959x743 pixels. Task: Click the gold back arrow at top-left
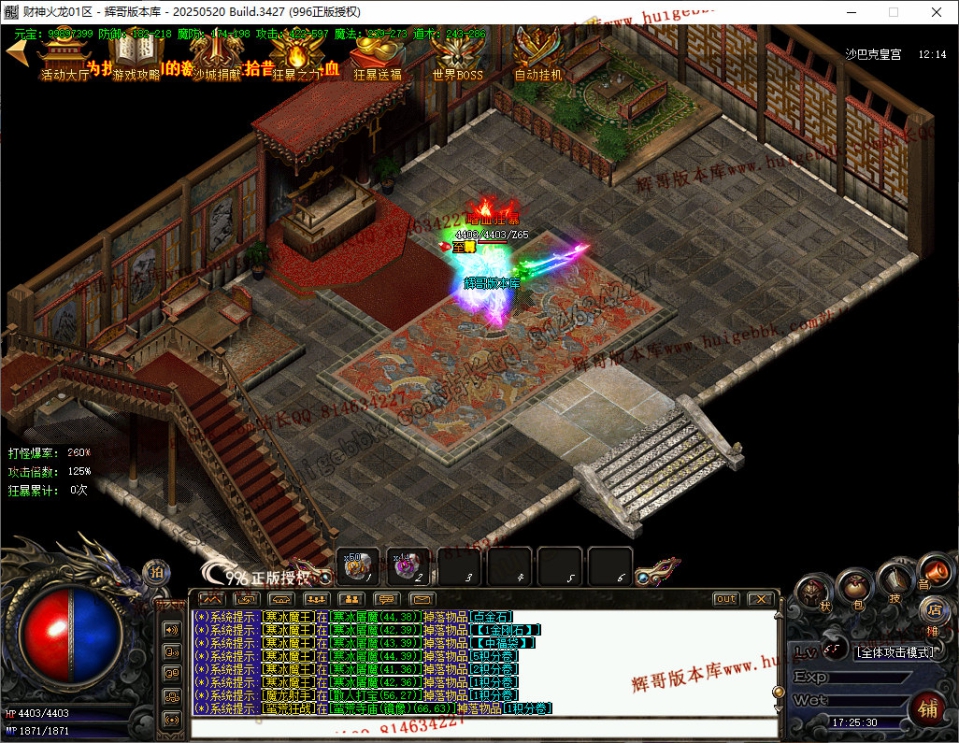[15, 52]
